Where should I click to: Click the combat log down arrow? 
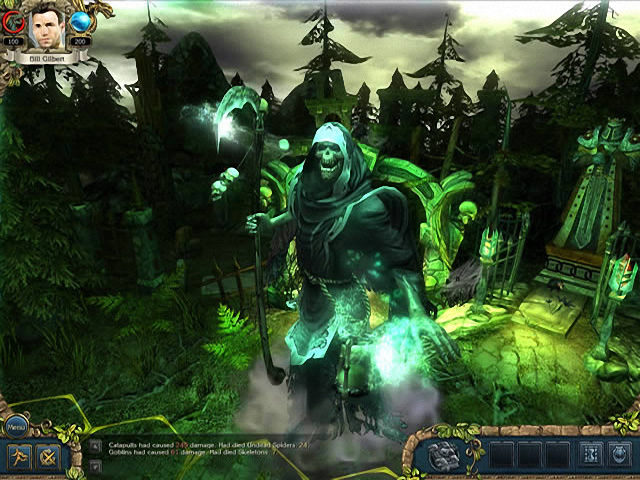95,464
